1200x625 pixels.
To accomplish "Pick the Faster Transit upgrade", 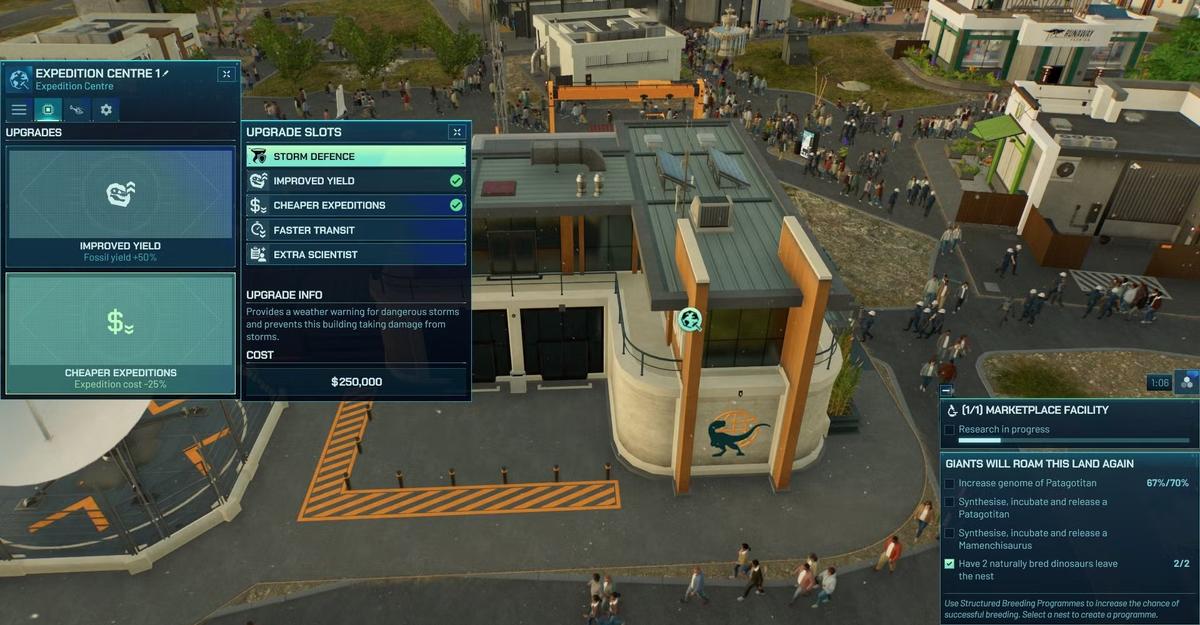I will (355, 230).
